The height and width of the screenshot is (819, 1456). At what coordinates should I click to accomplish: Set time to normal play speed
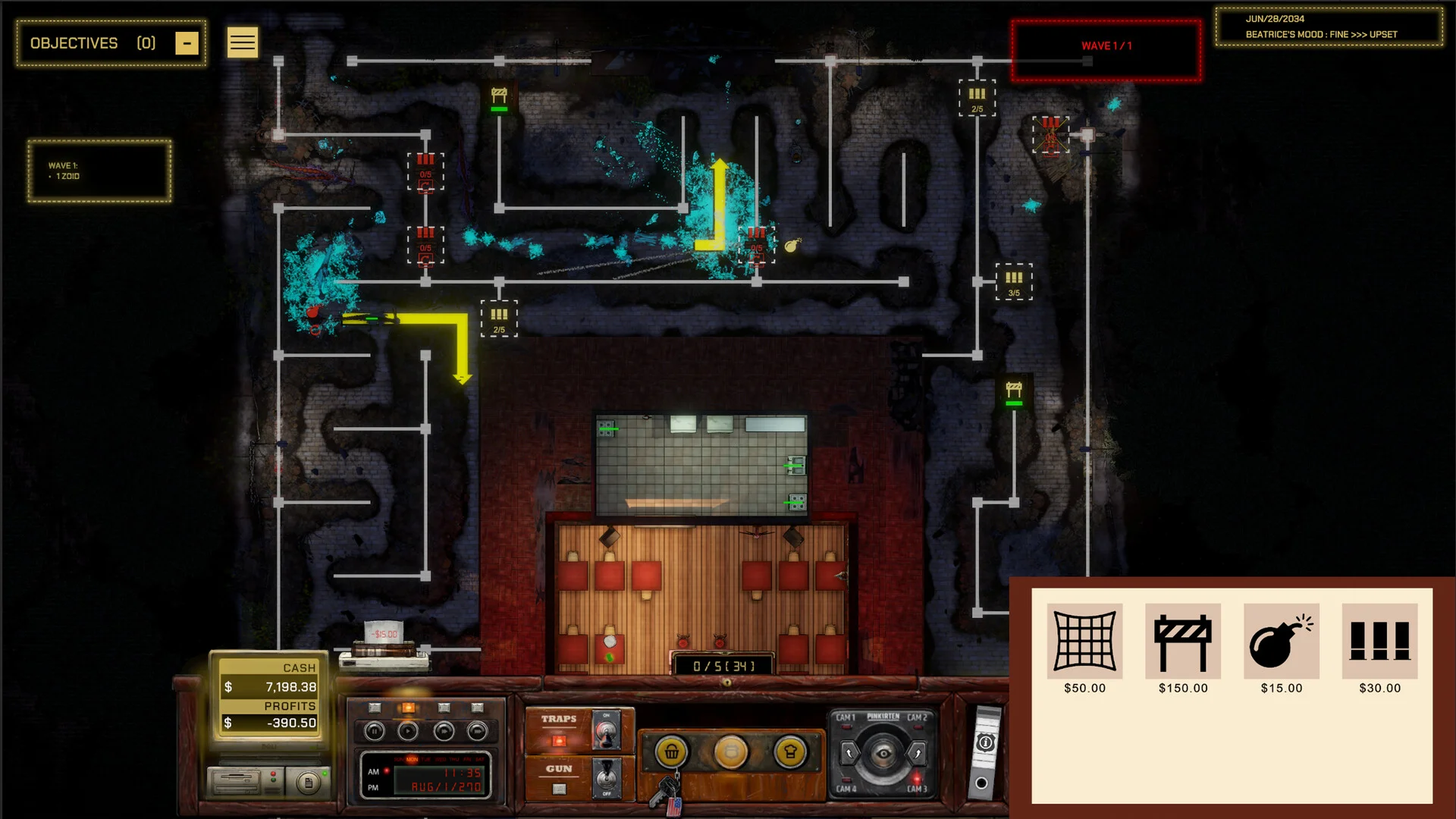pyautogui.click(x=408, y=732)
